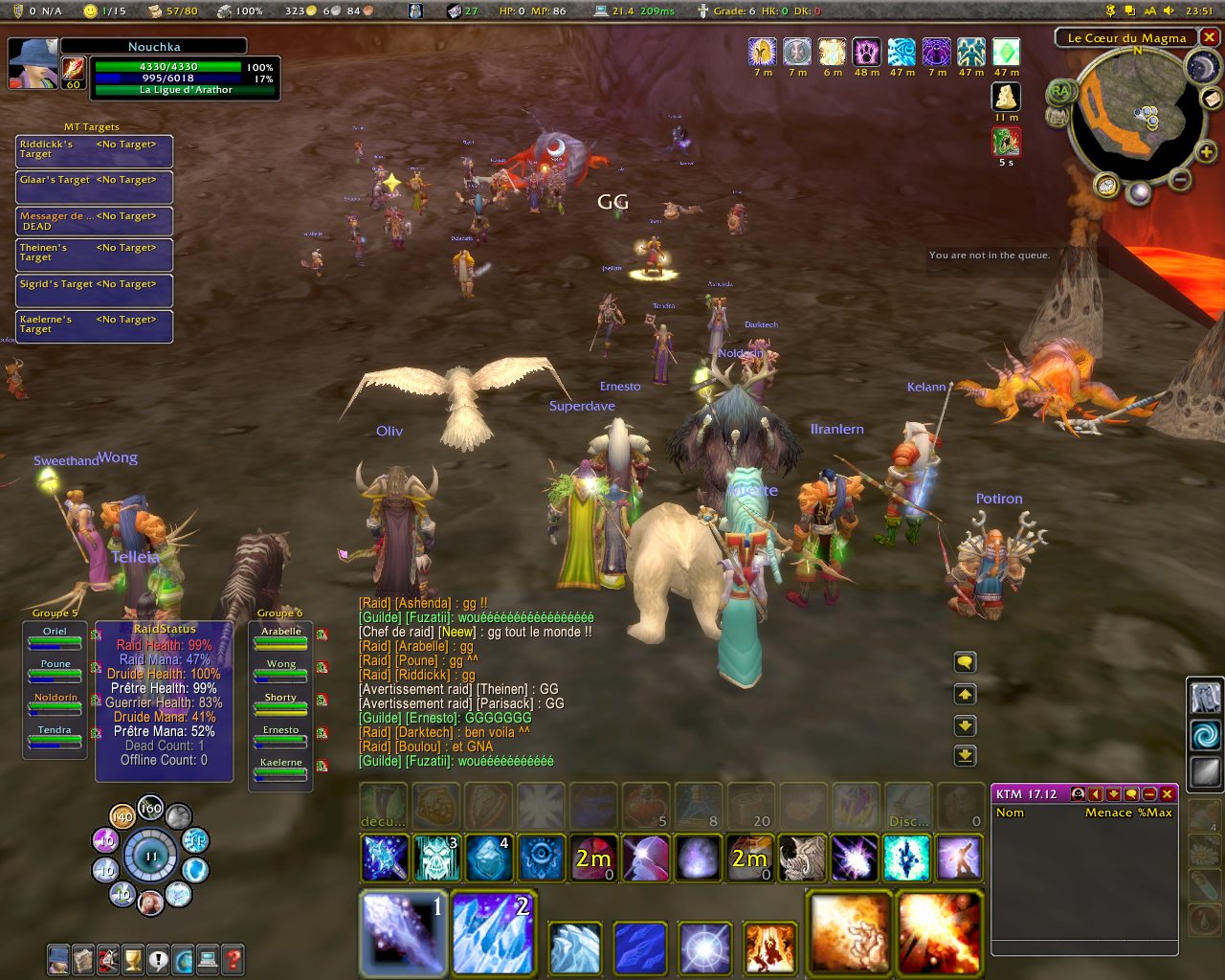1225x980 pixels.
Task: Click the green RA minimap button
Action: [x=1059, y=92]
